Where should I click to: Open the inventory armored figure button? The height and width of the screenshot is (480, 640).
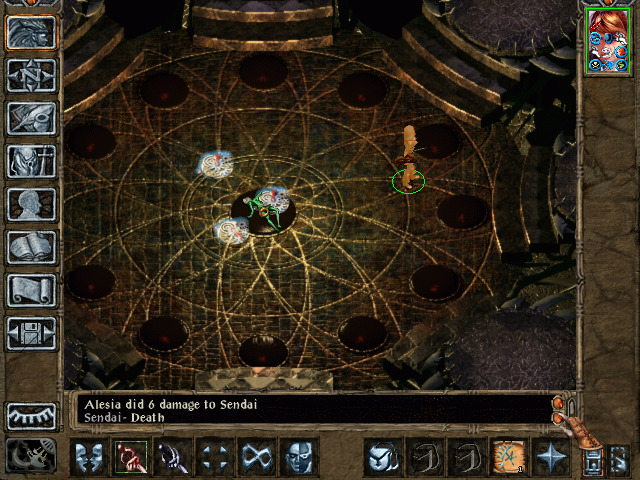(x=32, y=161)
